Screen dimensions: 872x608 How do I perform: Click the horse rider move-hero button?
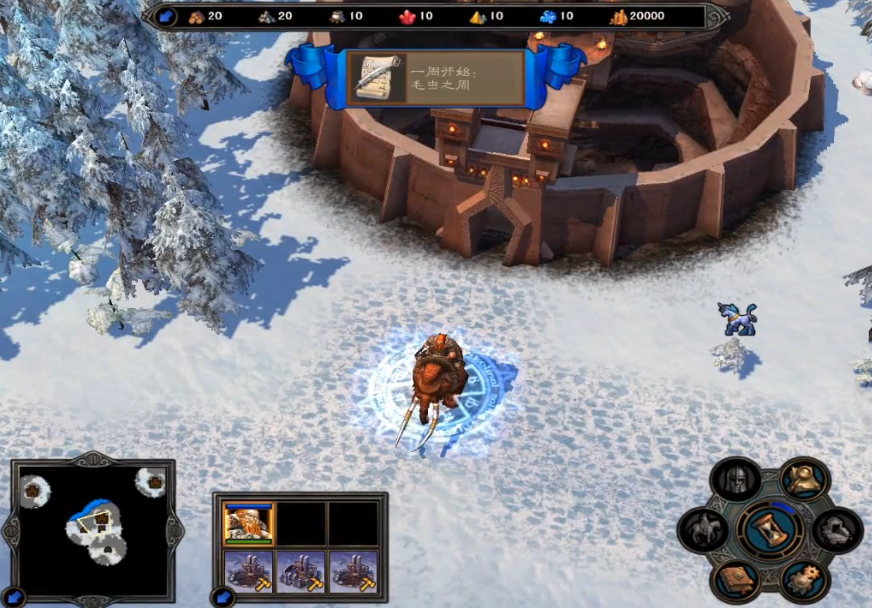(703, 530)
